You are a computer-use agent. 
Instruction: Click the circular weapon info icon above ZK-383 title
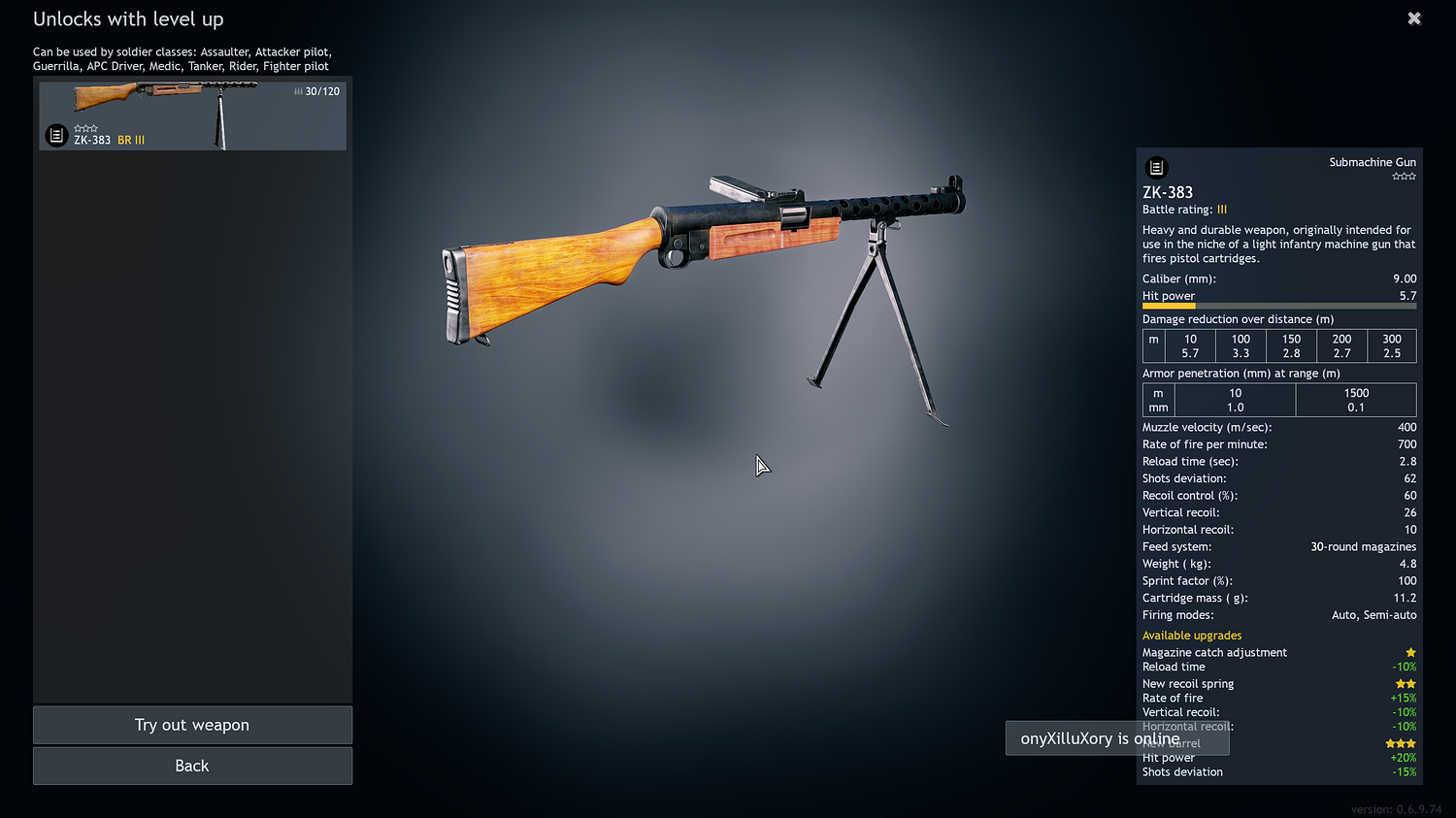[1155, 167]
